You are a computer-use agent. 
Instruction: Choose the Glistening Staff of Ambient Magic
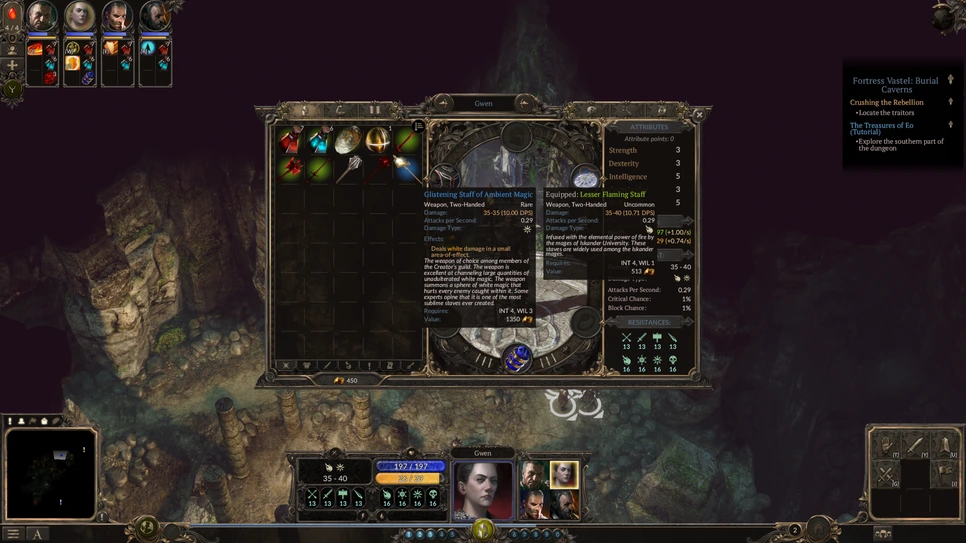[x=406, y=168]
